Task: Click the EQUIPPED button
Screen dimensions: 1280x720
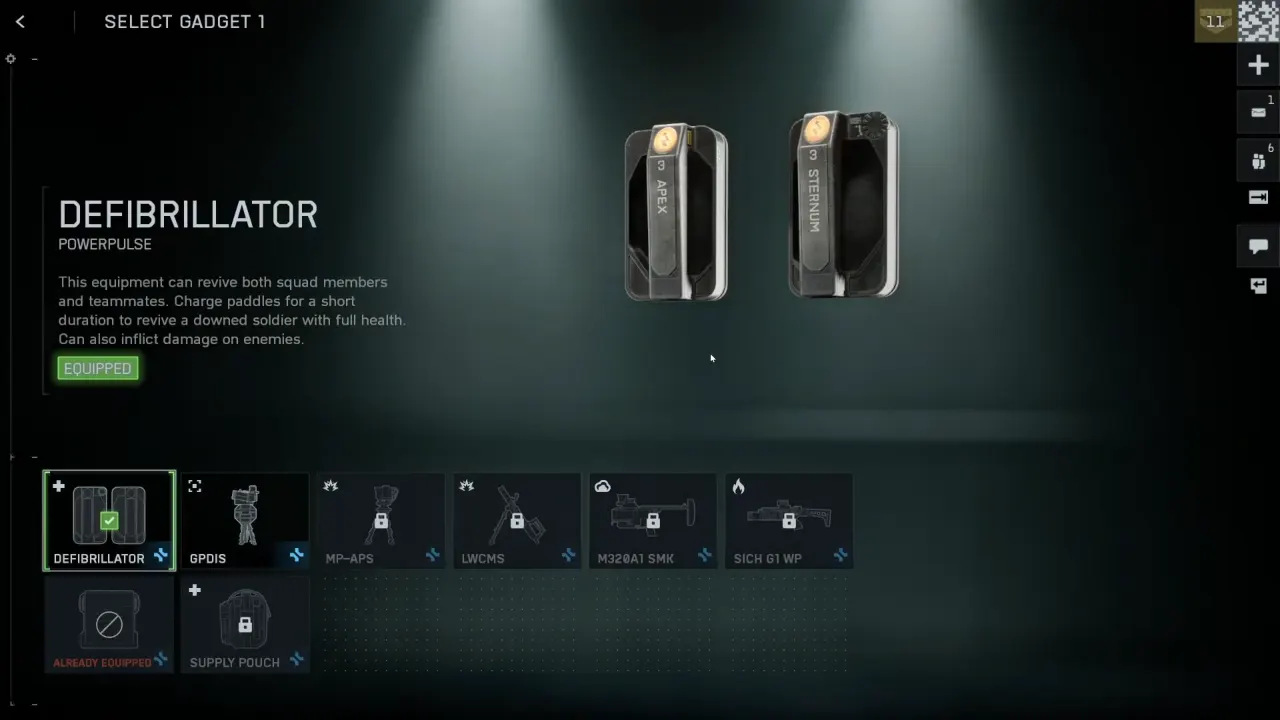Action: [97, 368]
